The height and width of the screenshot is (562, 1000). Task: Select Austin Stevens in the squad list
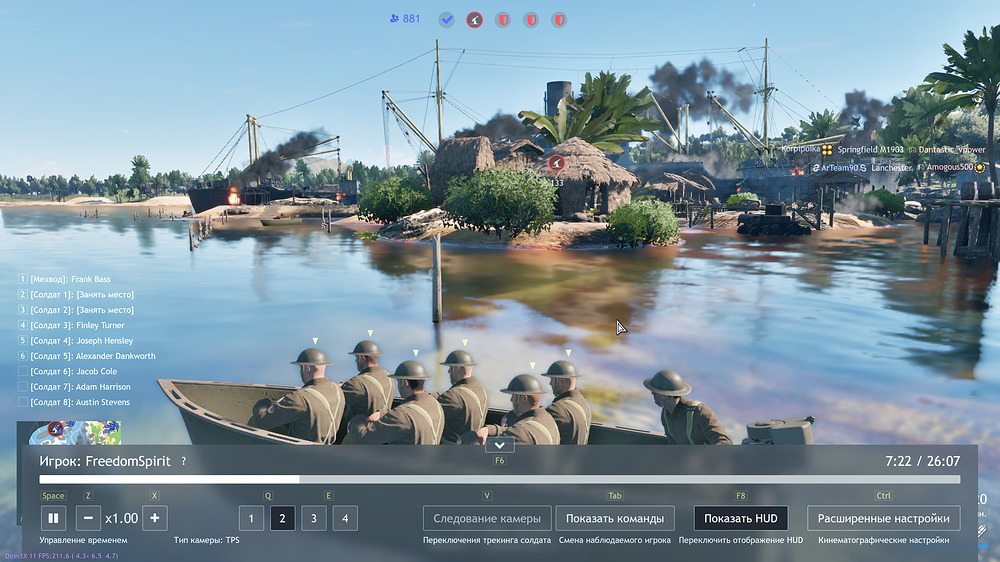[80, 402]
